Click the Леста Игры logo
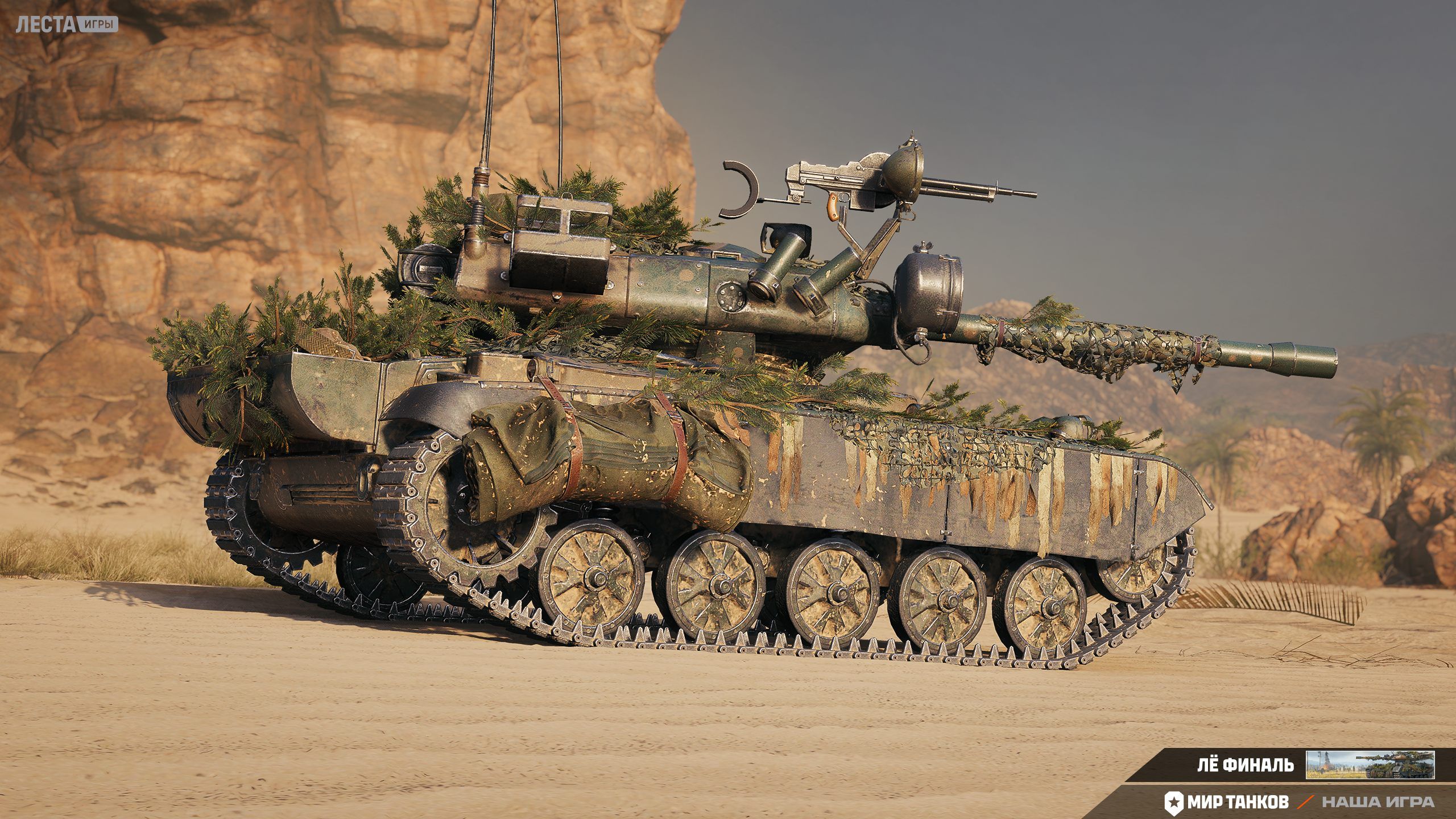This screenshot has width=1456, height=819. pos(67,24)
